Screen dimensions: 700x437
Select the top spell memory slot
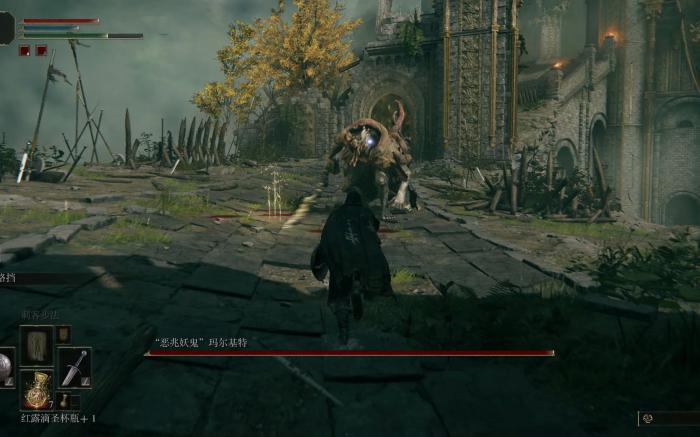(37, 344)
